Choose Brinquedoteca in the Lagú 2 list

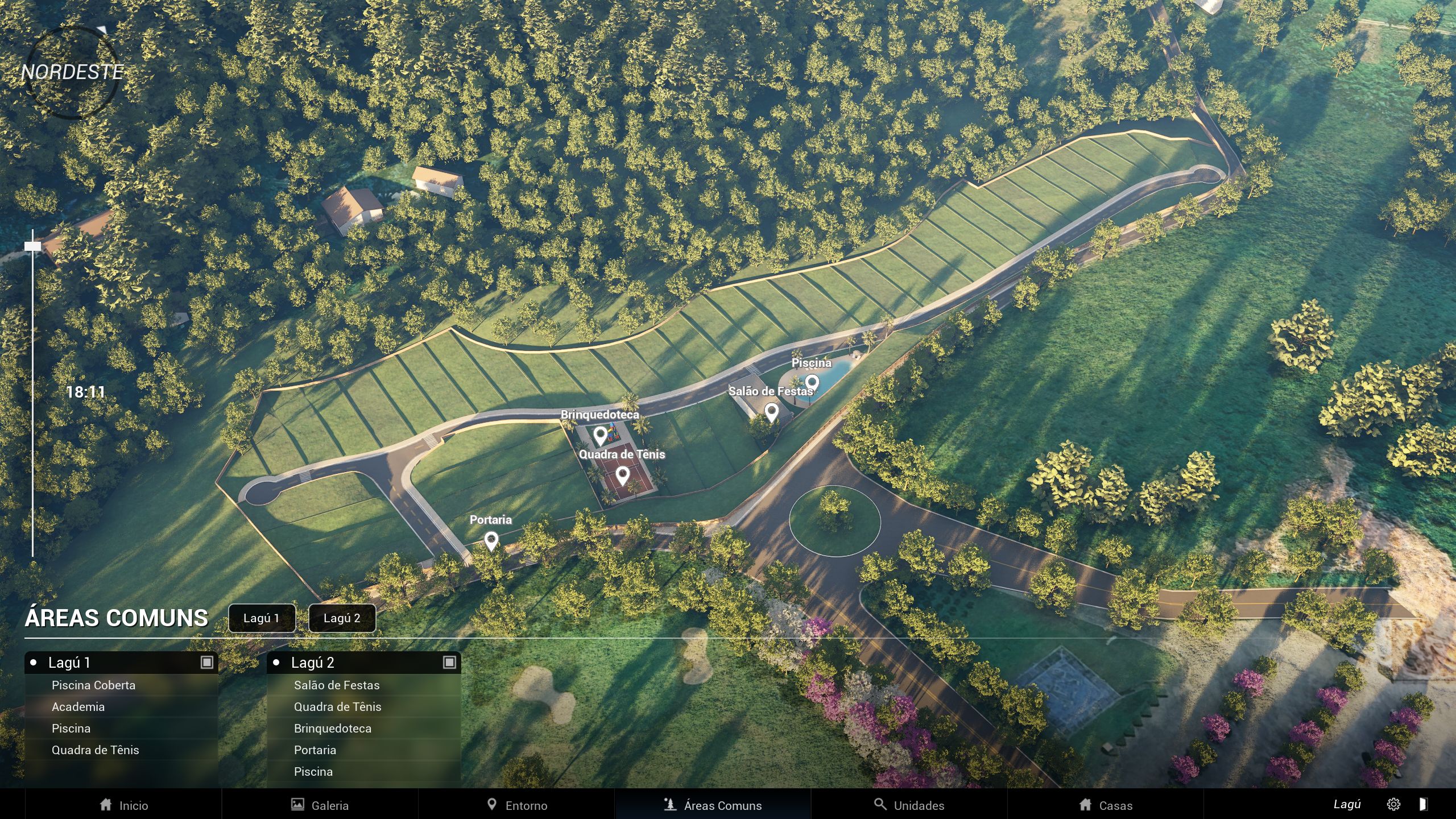click(x=332, y=729)
